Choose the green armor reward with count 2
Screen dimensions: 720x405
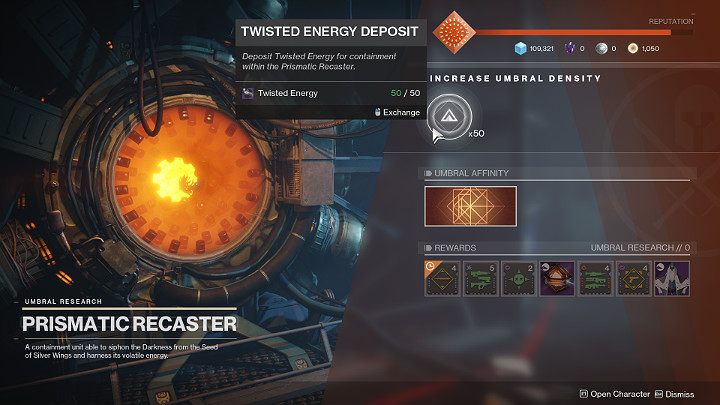coord(521,277)
